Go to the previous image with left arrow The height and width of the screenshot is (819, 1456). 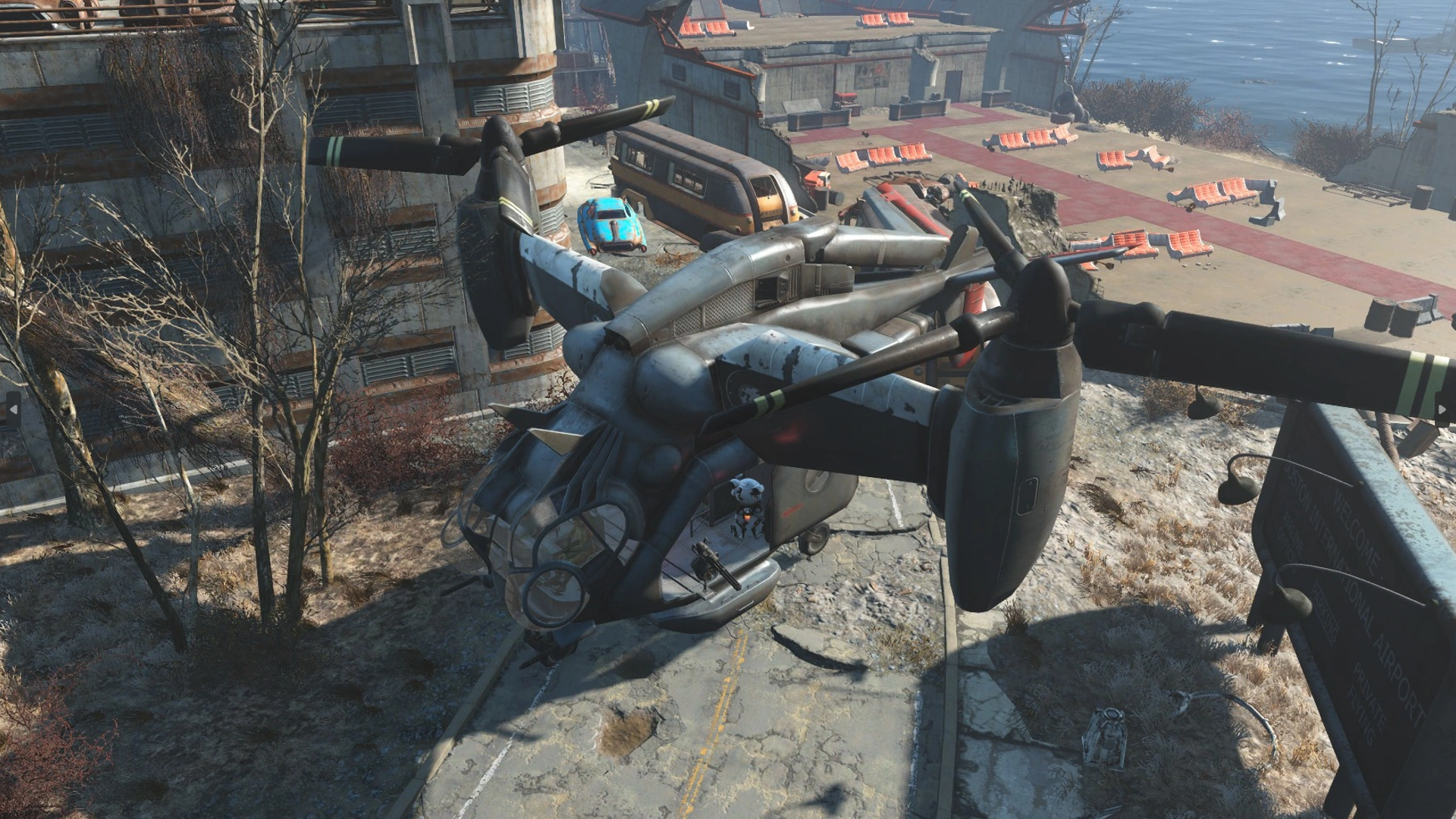tap(13, 409)
